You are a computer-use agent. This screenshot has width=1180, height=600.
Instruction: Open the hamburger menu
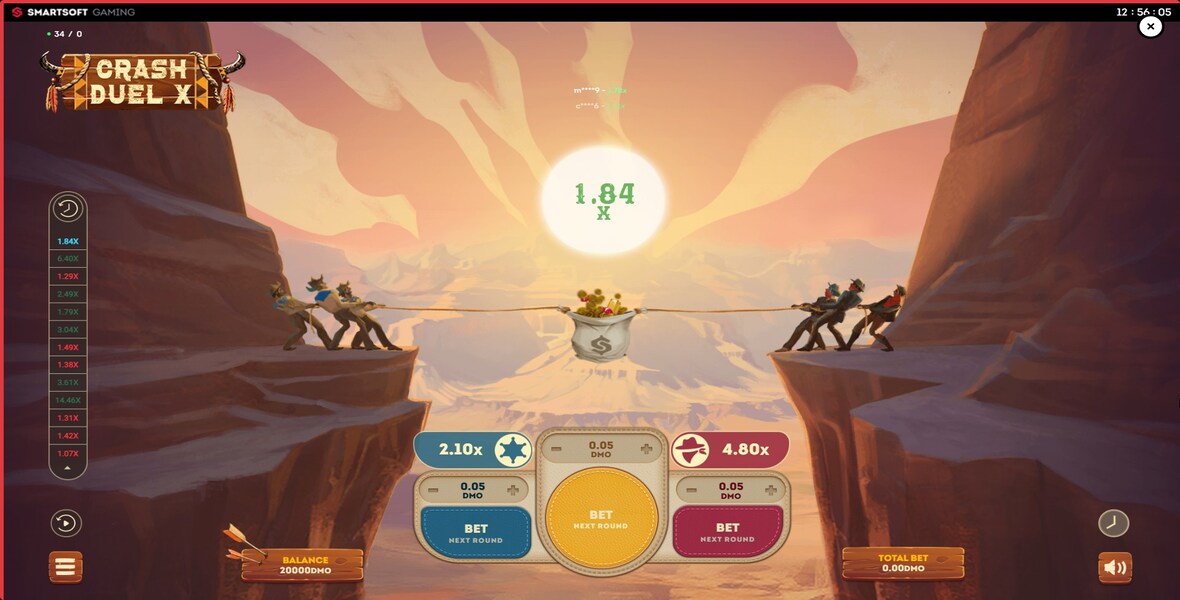tap(66, 567)
